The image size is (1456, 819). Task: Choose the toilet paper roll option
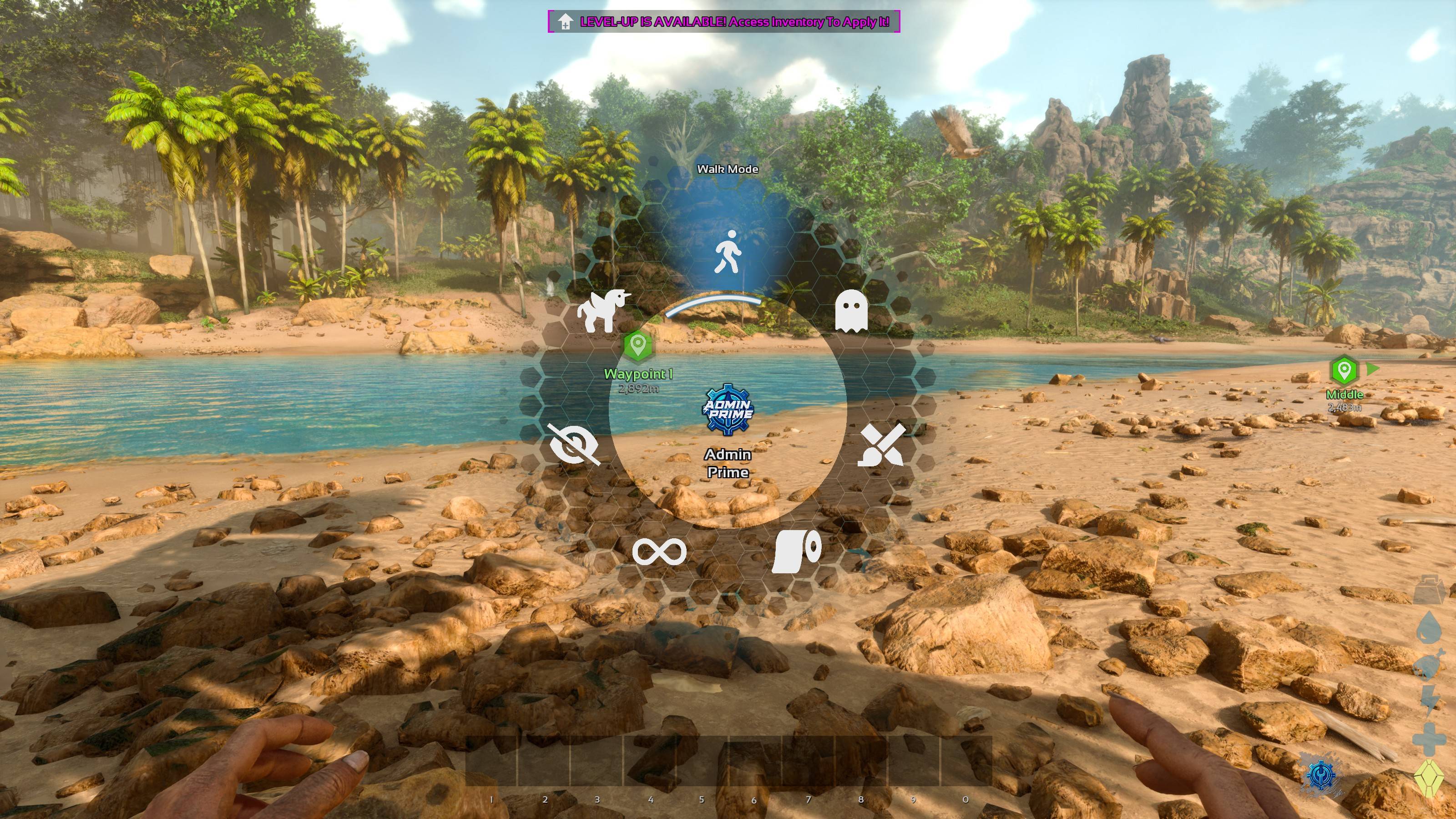click(796, 551)
